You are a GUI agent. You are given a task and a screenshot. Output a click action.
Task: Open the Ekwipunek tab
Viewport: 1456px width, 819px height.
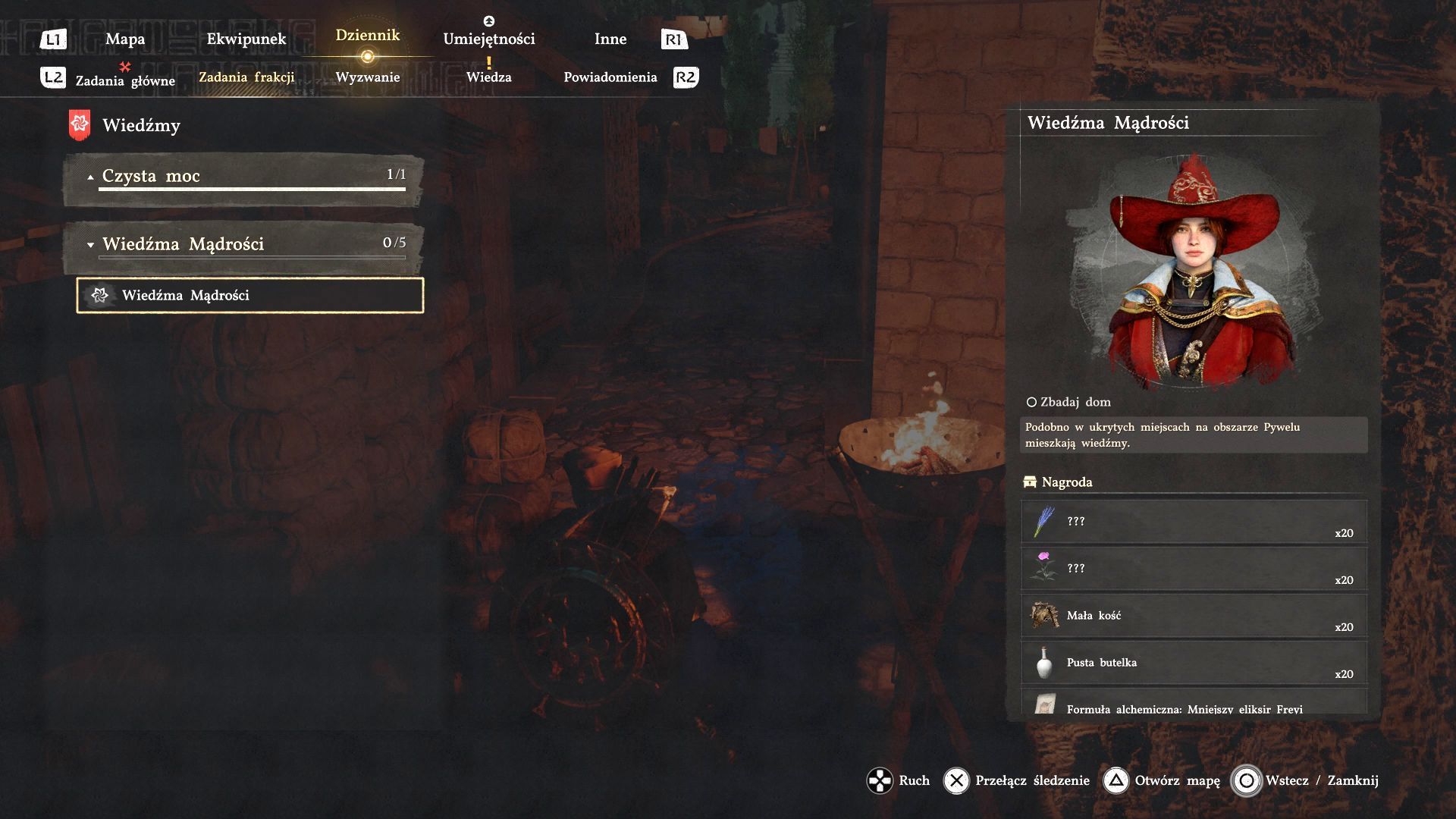246,39
